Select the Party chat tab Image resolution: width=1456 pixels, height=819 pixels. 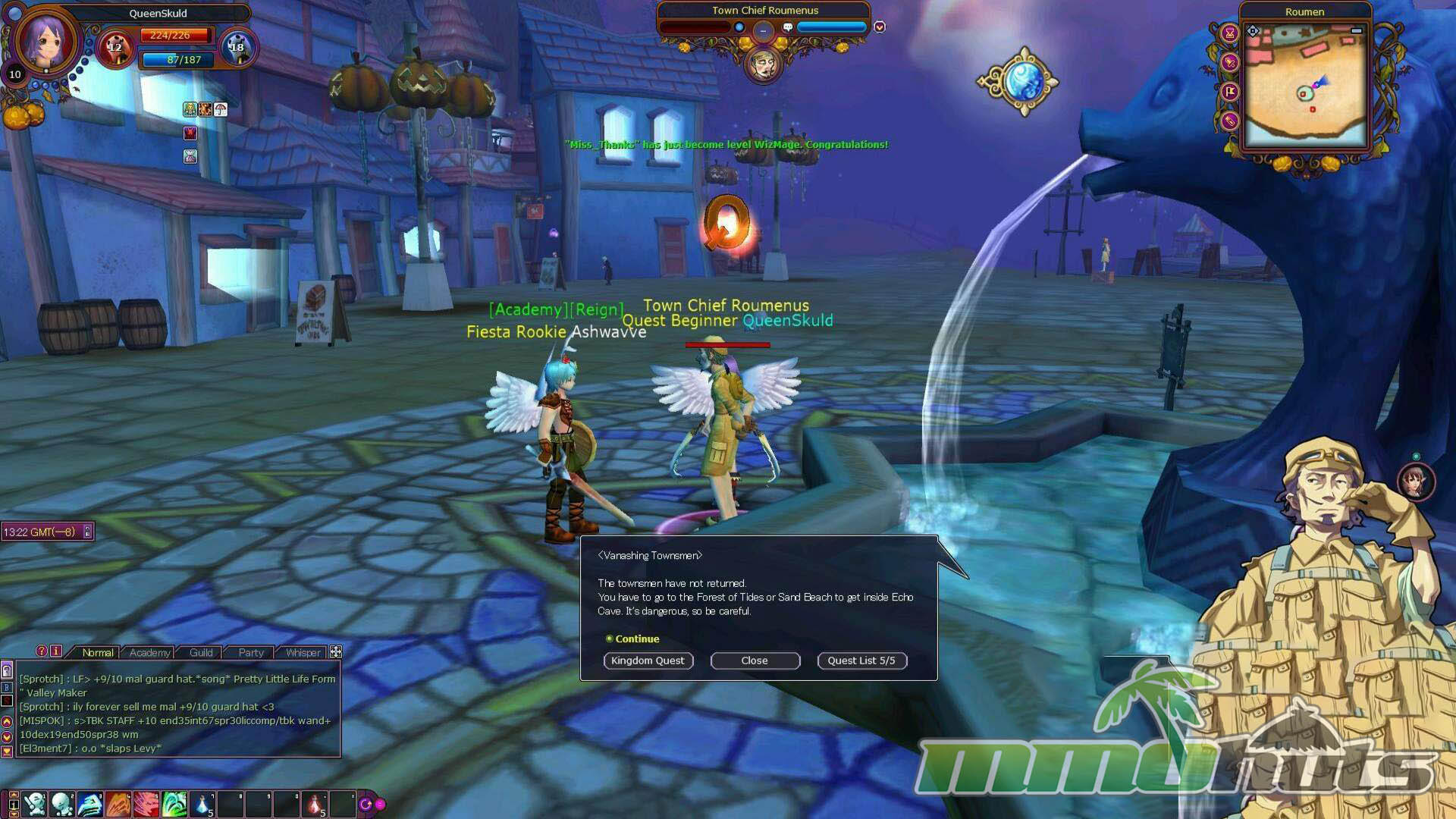(x=251, y=652)
